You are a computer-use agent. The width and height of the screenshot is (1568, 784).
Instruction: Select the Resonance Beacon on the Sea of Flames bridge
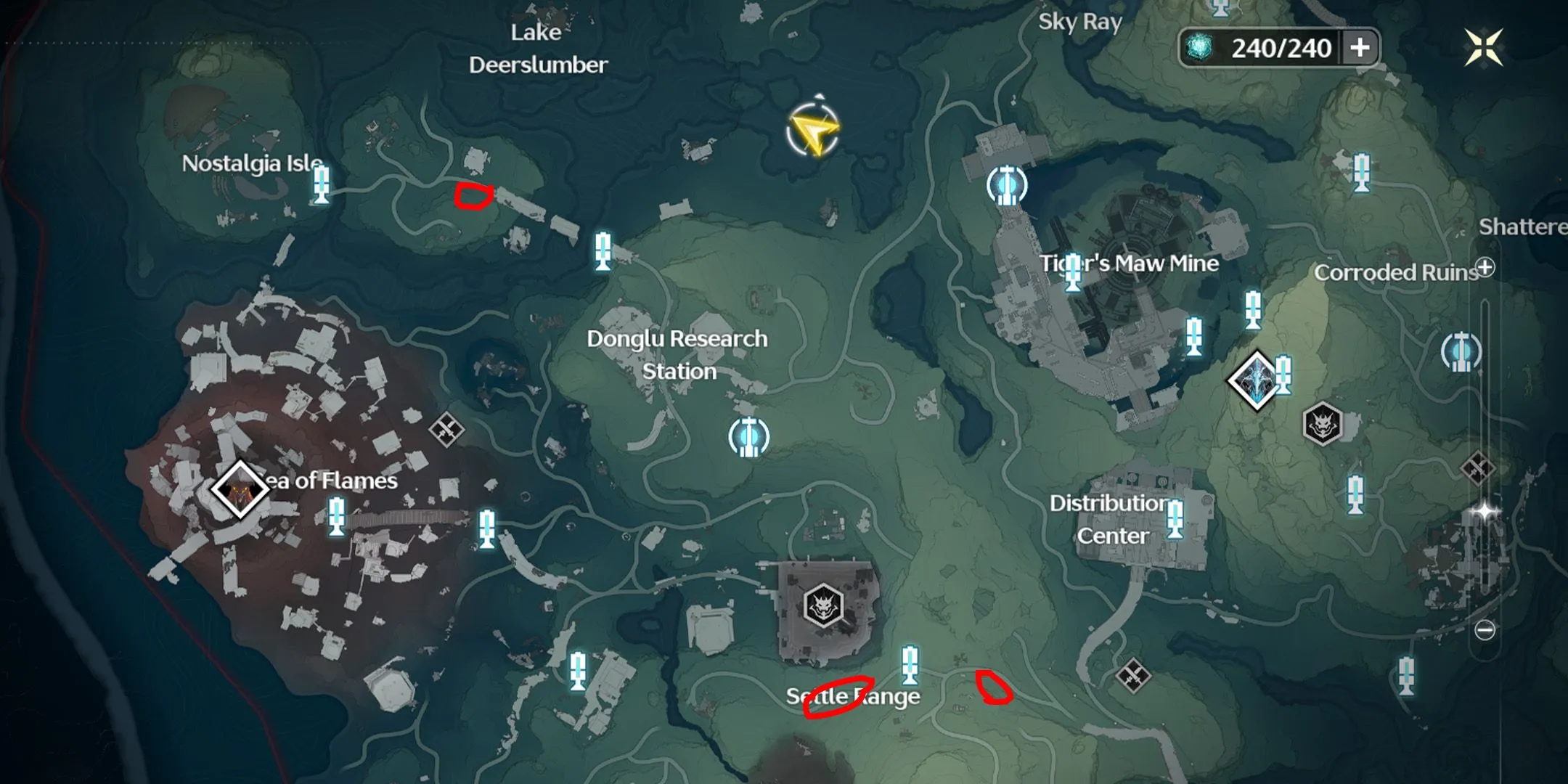(336, 515)
